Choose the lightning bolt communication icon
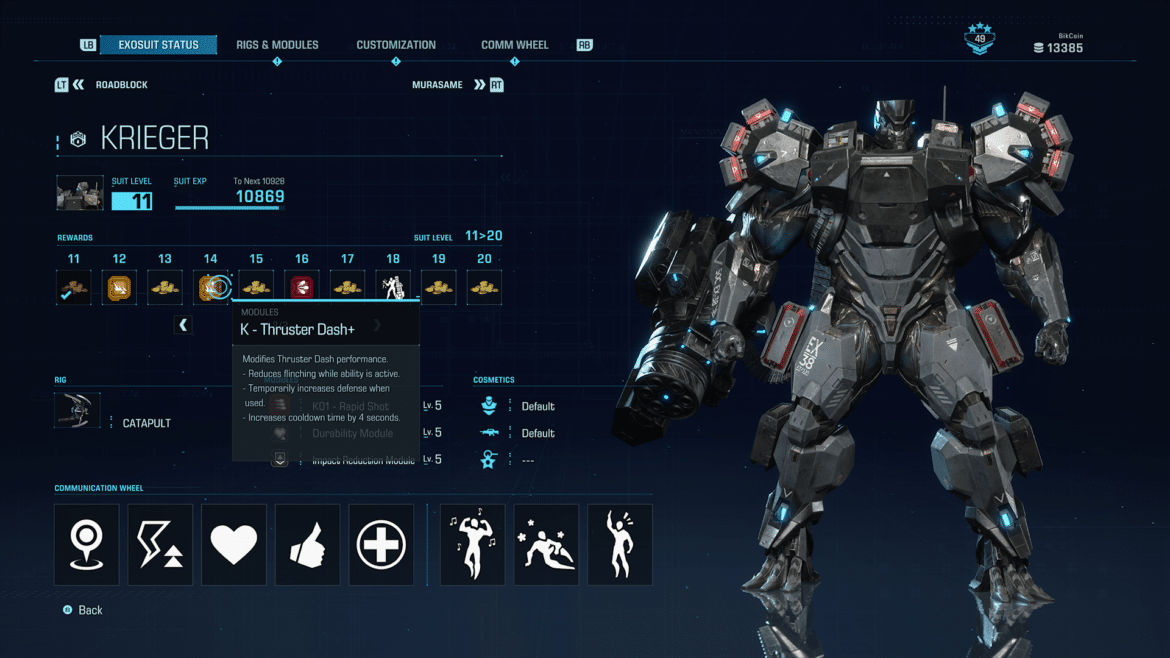 pos(160,545)
